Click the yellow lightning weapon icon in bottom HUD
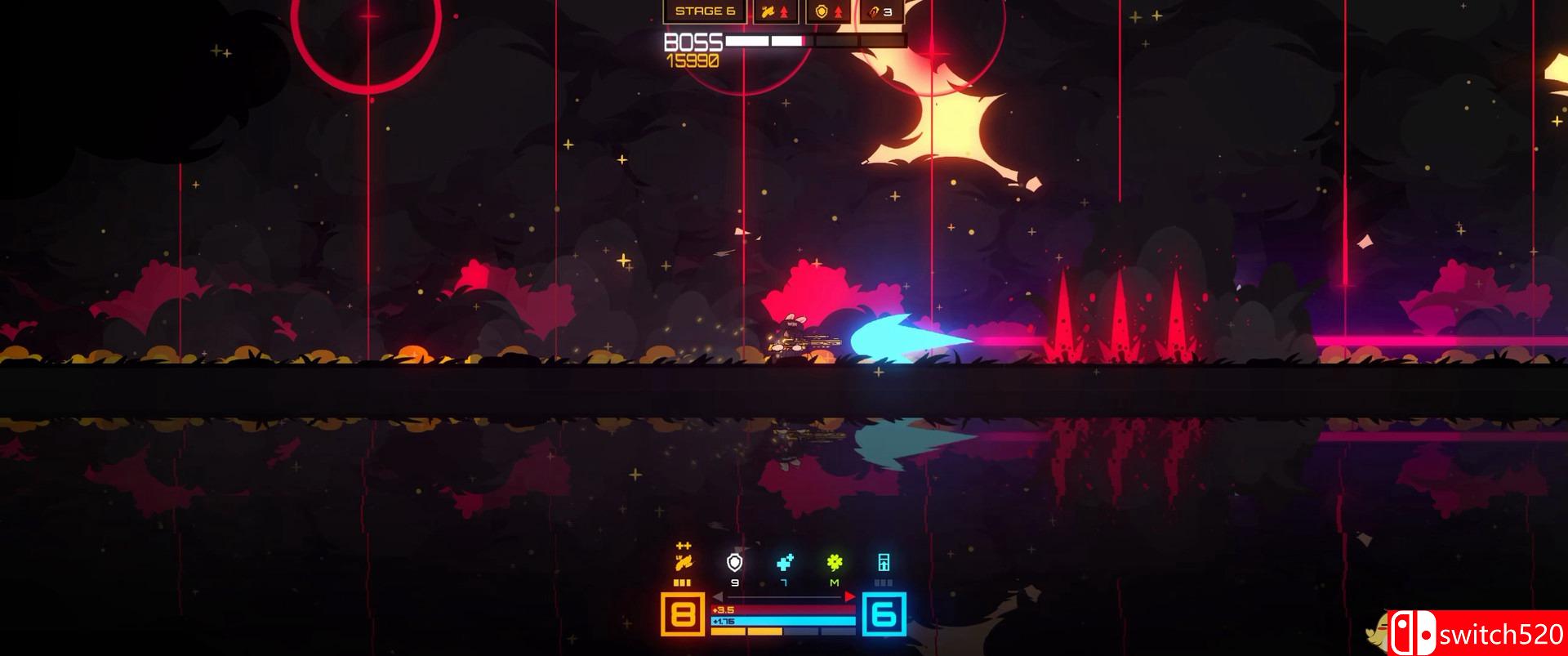Image resolution: width=1568 pixels, height=656 pixels. [684, 563]
